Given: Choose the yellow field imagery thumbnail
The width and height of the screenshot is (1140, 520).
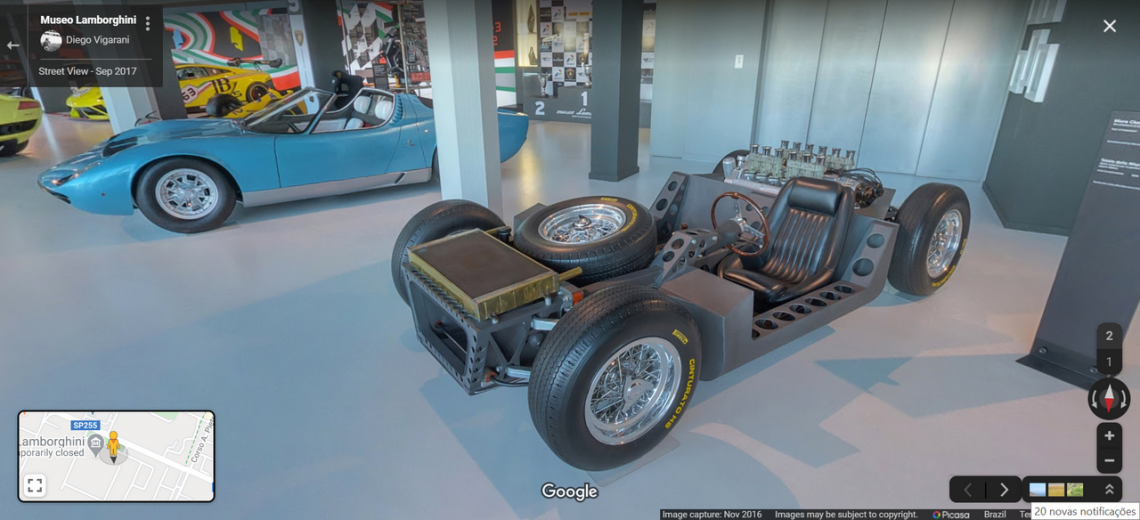Looking at the screenshot, I should click(1056, 490).
